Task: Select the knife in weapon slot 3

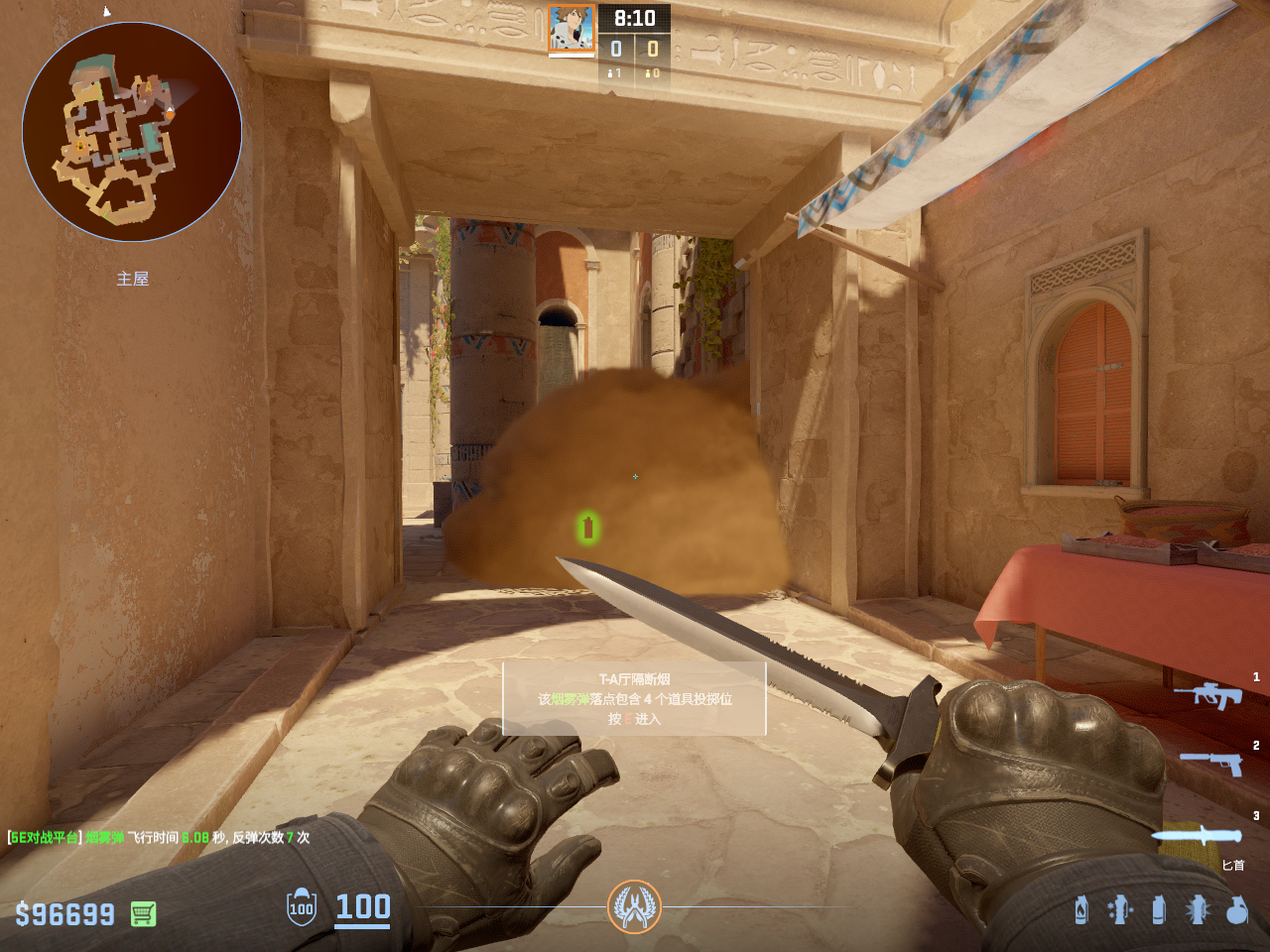Action: click(x=1198, y=836)
